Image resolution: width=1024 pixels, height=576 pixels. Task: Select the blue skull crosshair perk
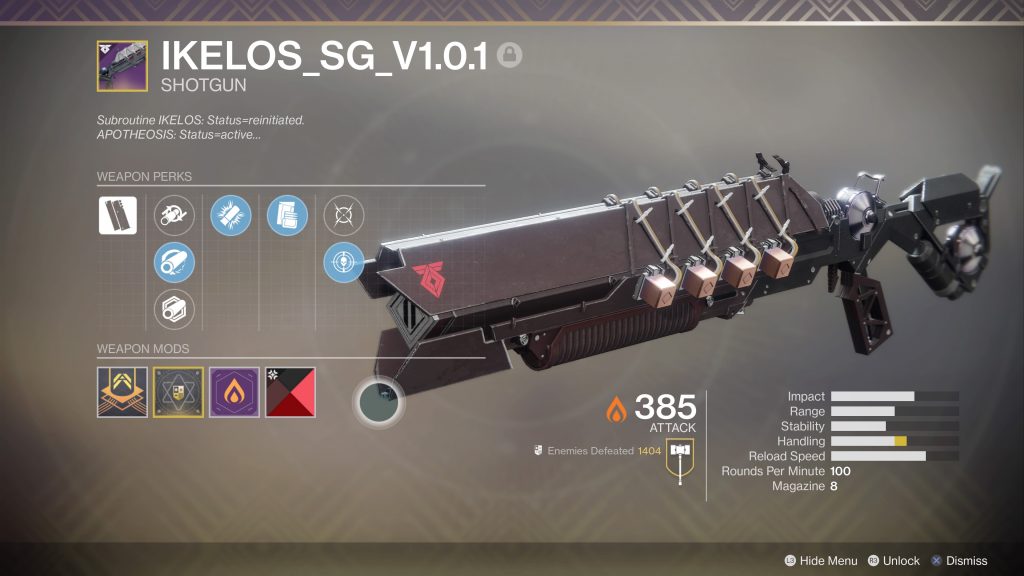coord(344,262)
